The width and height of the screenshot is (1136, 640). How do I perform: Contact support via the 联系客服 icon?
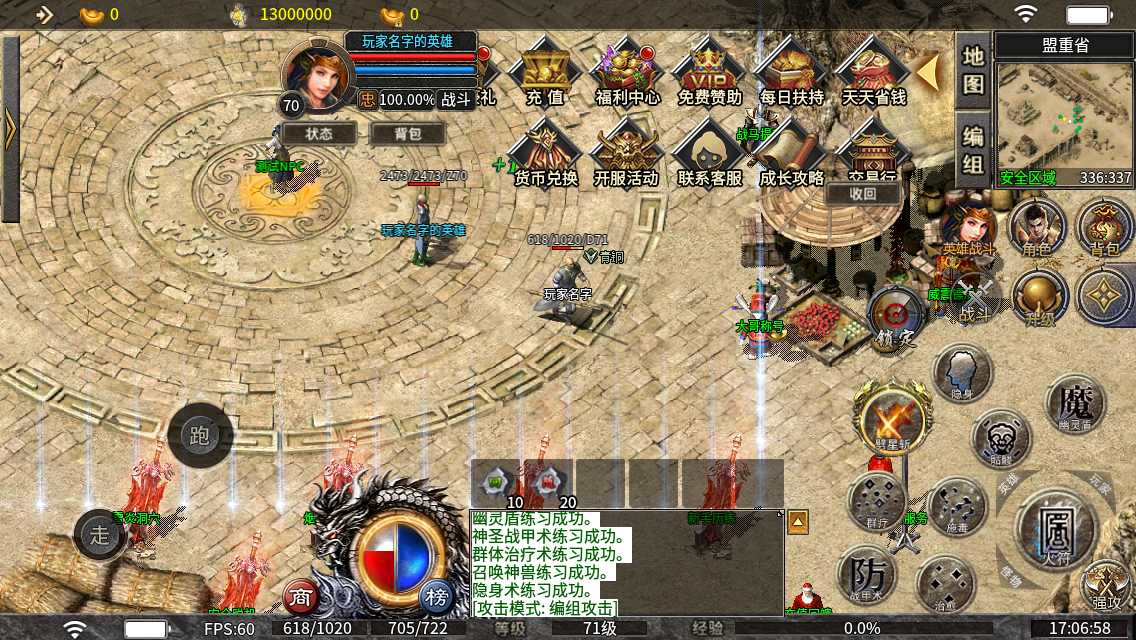point(709,154)
